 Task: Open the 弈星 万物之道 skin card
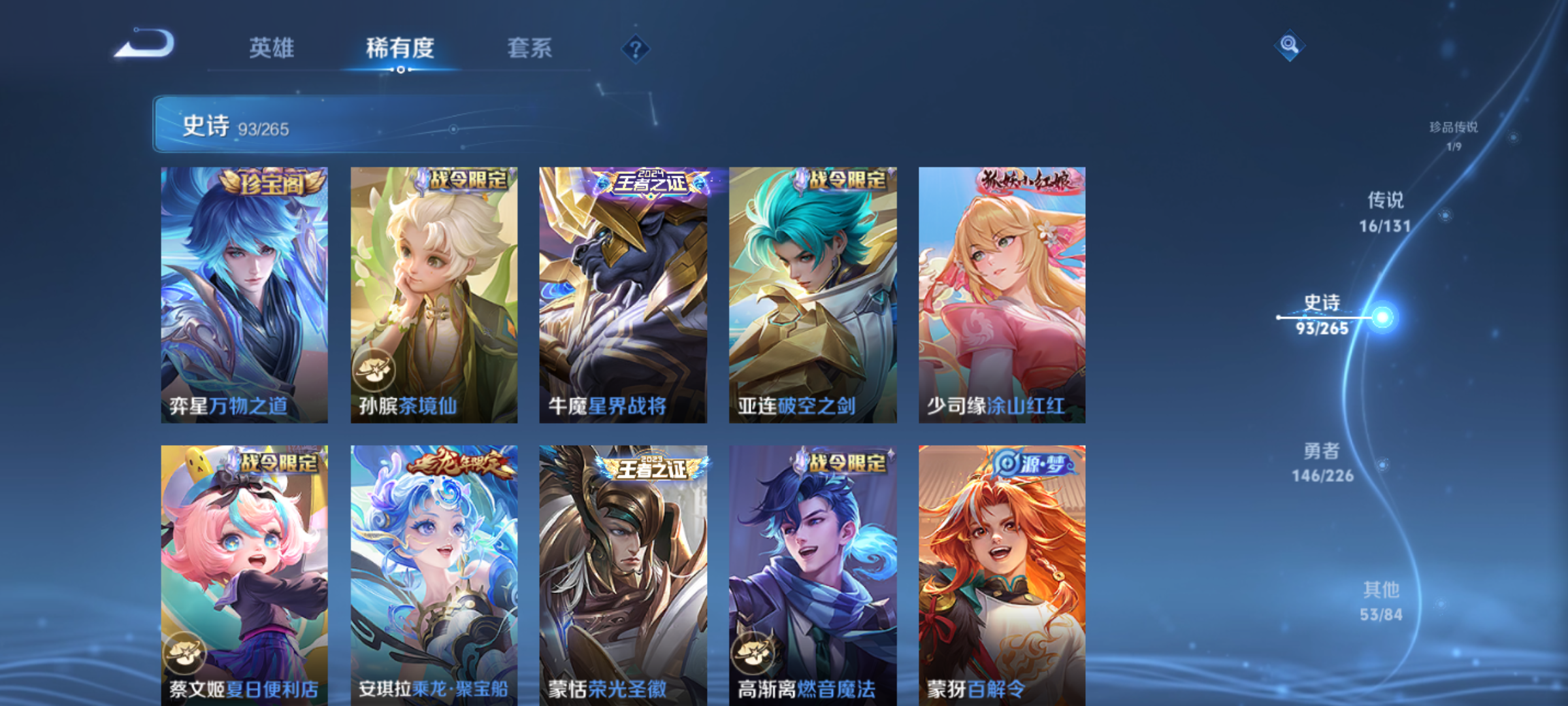(244, 294)
